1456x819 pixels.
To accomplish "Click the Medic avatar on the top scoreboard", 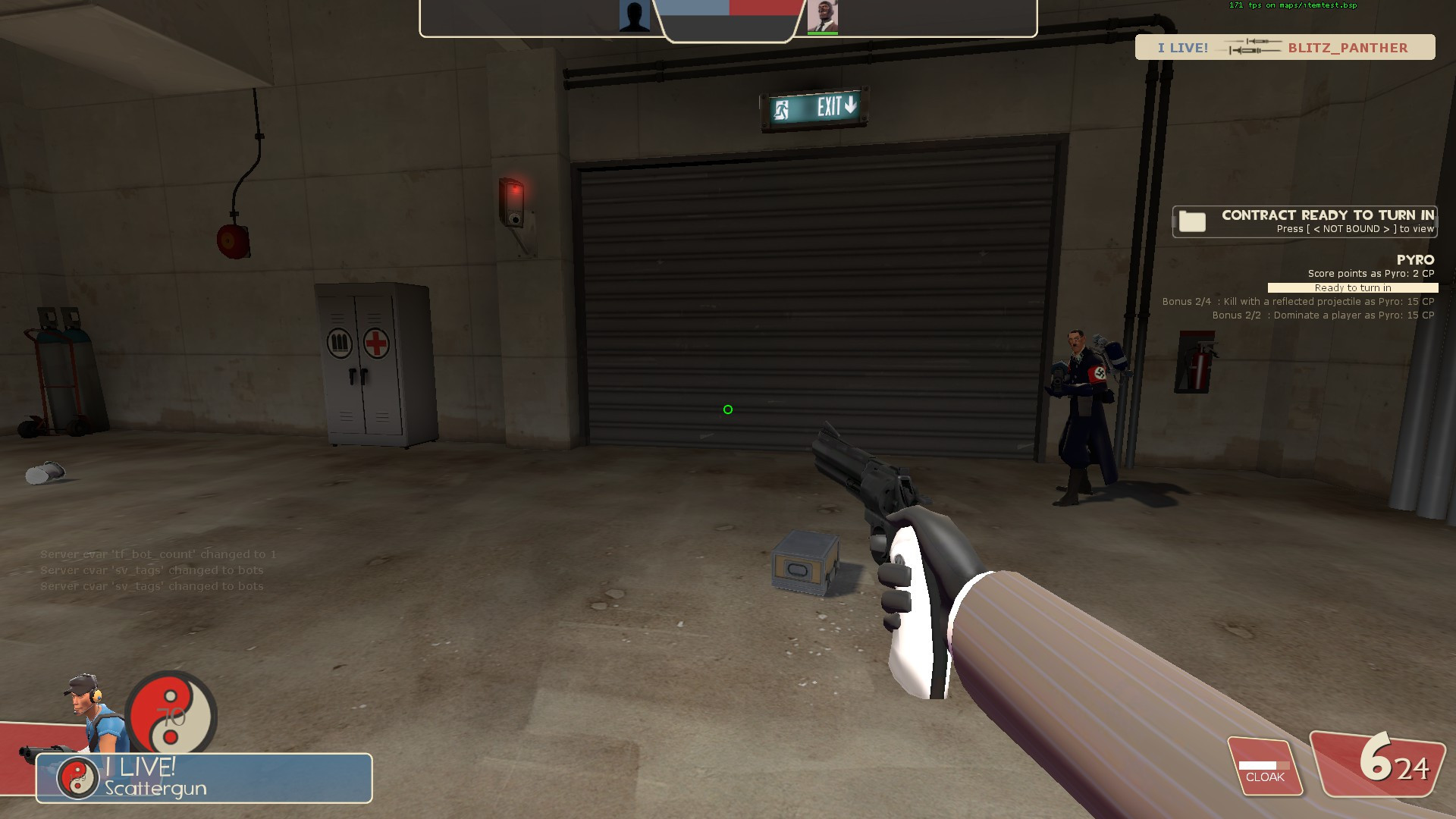I will pos(821,15).
